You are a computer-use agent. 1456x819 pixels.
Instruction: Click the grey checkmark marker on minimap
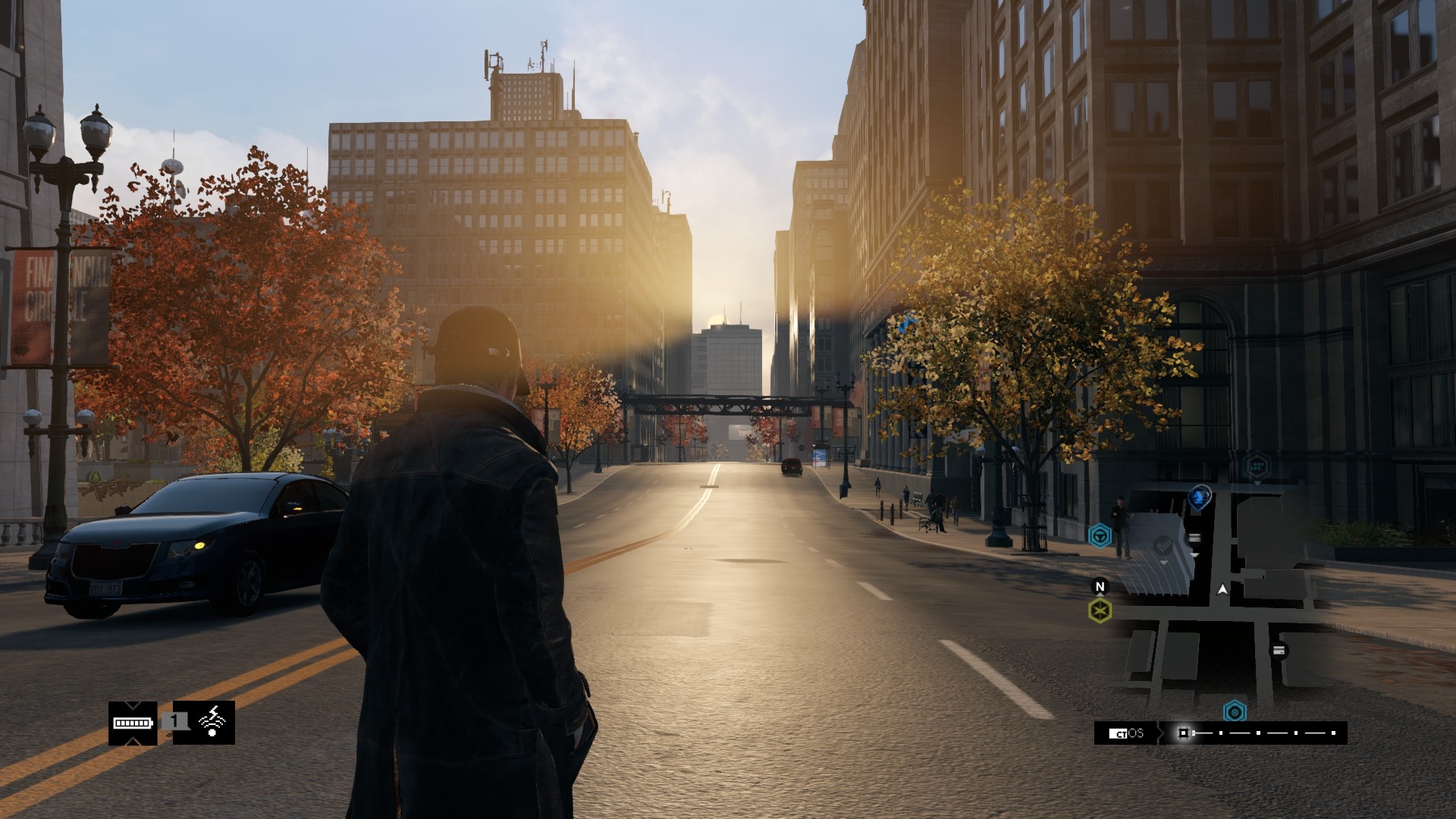pyautogui.click(x=1163, y=544)
